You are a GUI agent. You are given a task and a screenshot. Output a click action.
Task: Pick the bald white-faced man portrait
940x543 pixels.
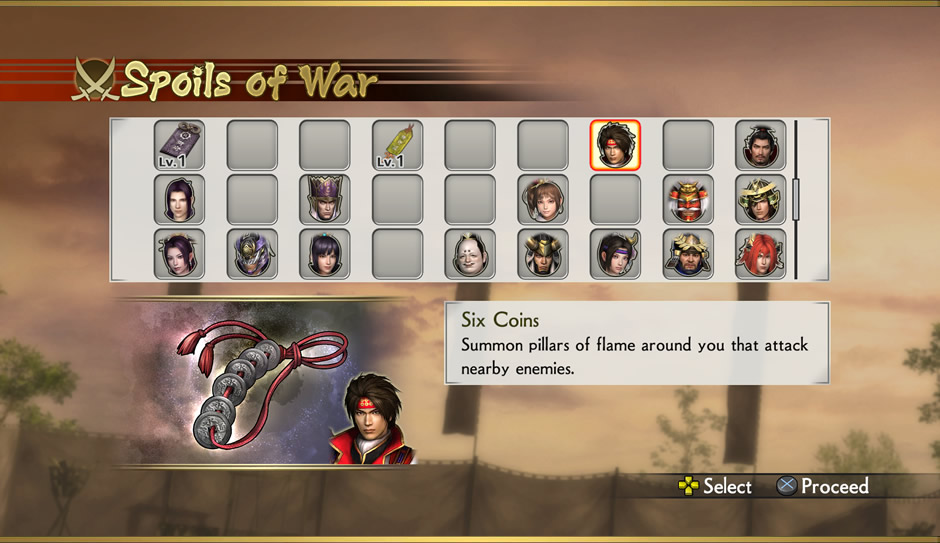(x=470, y=254)
